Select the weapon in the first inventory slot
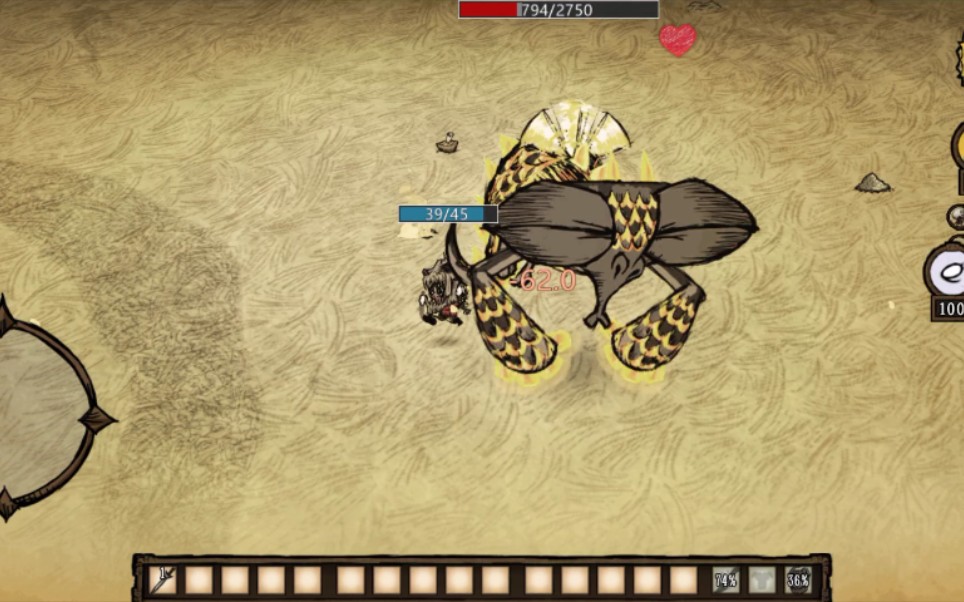Screen dimensions: 964x602 tap(163, 579)
